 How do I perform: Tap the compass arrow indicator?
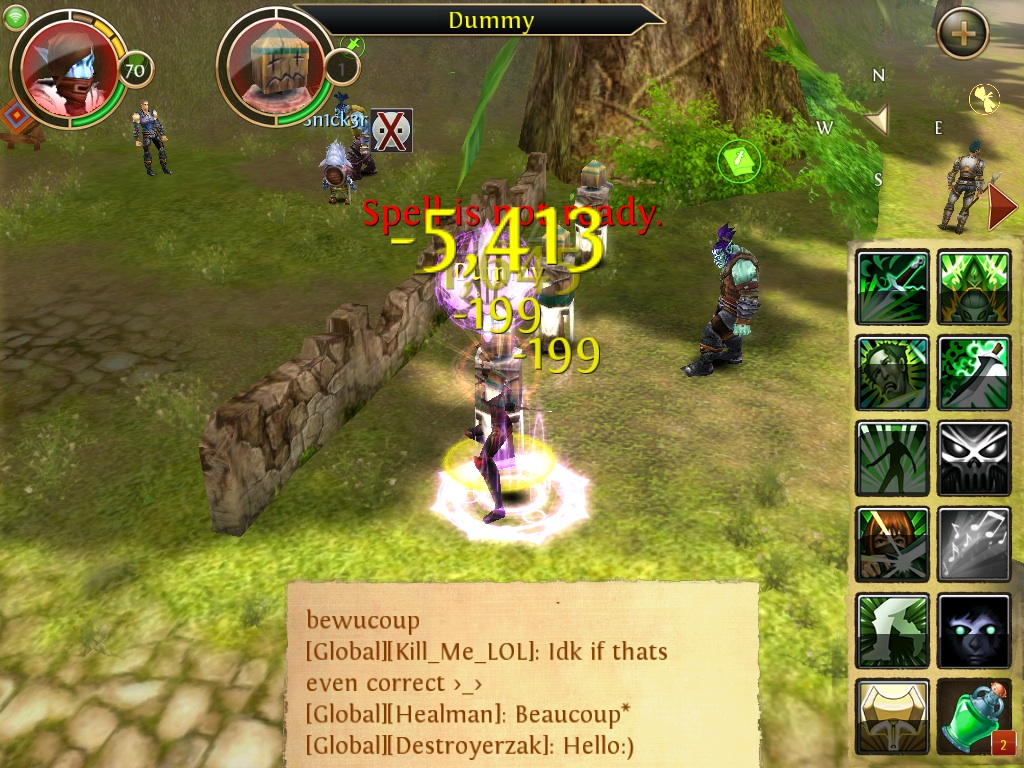[x=877, y=121]
